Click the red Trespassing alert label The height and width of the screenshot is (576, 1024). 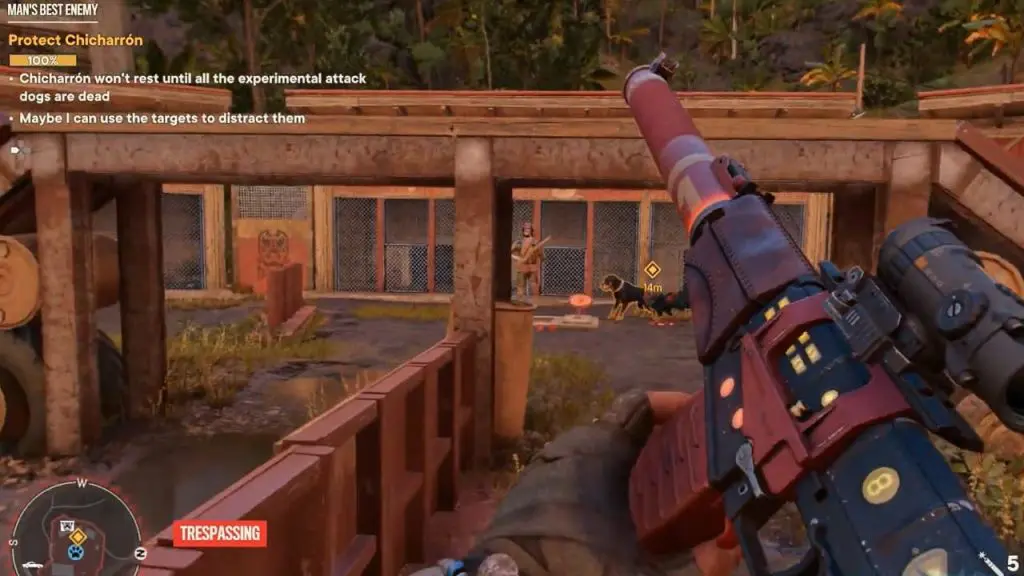(219, 533)
